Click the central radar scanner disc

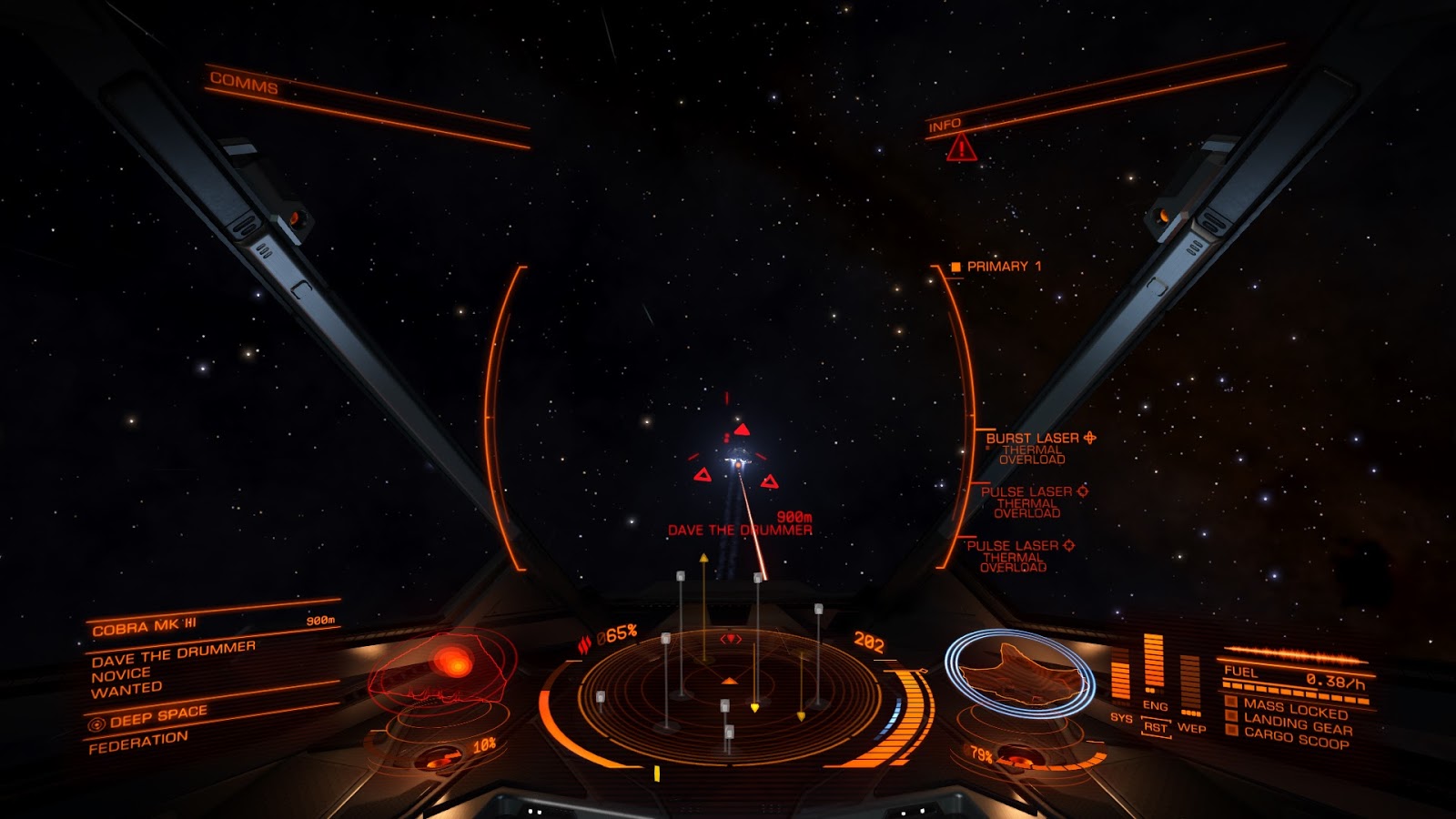[x=729, y=692]
